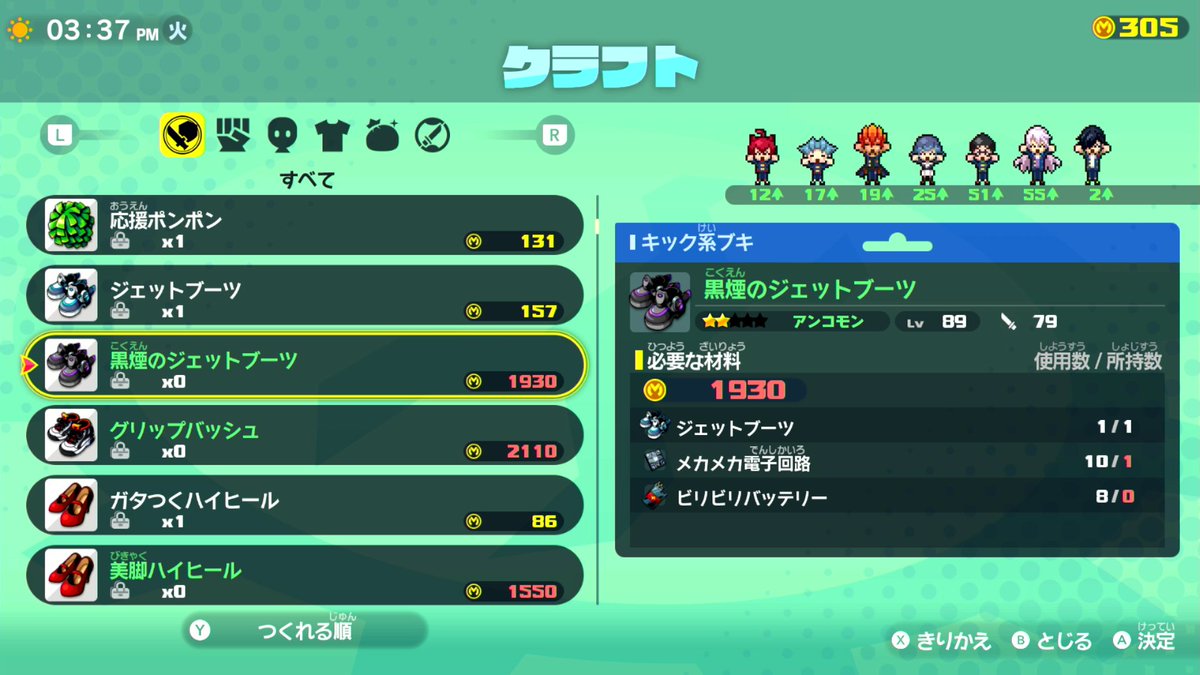
Task: Click the ジェットブーツ required material row
Action: (x=890, y=427)
